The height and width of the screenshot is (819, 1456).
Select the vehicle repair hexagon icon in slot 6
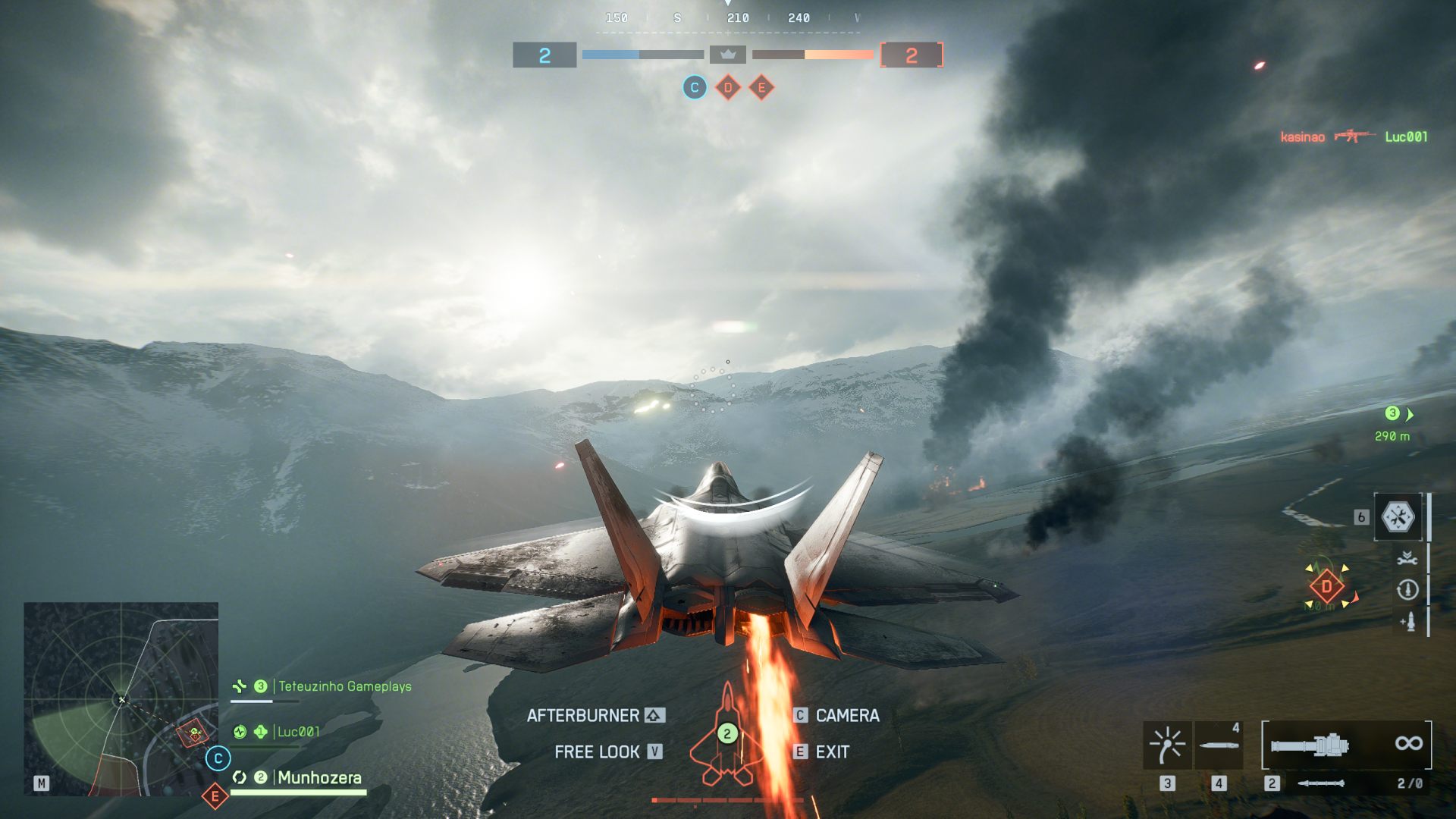[x=1398, y=517]
